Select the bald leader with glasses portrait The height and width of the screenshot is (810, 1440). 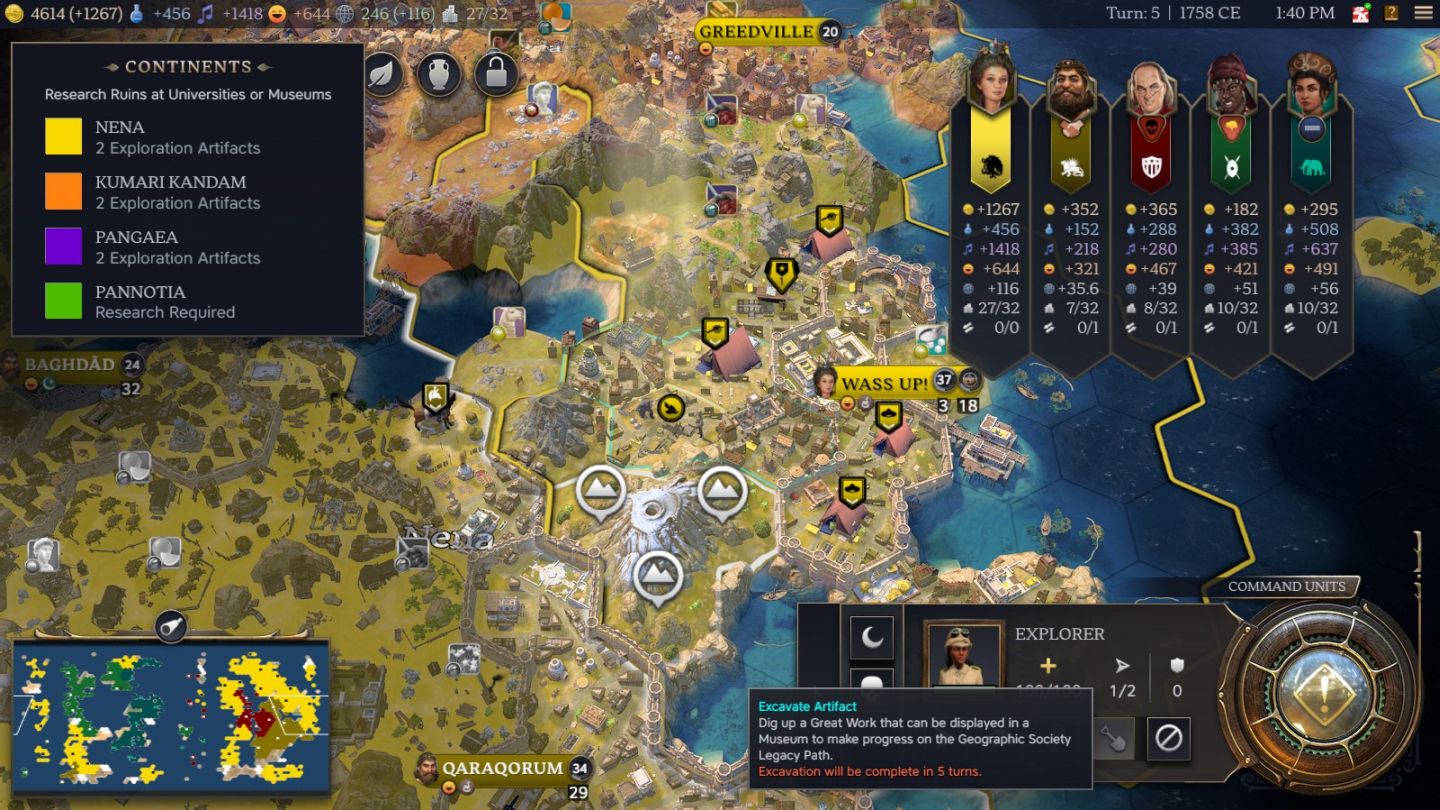click(1151, 90)
